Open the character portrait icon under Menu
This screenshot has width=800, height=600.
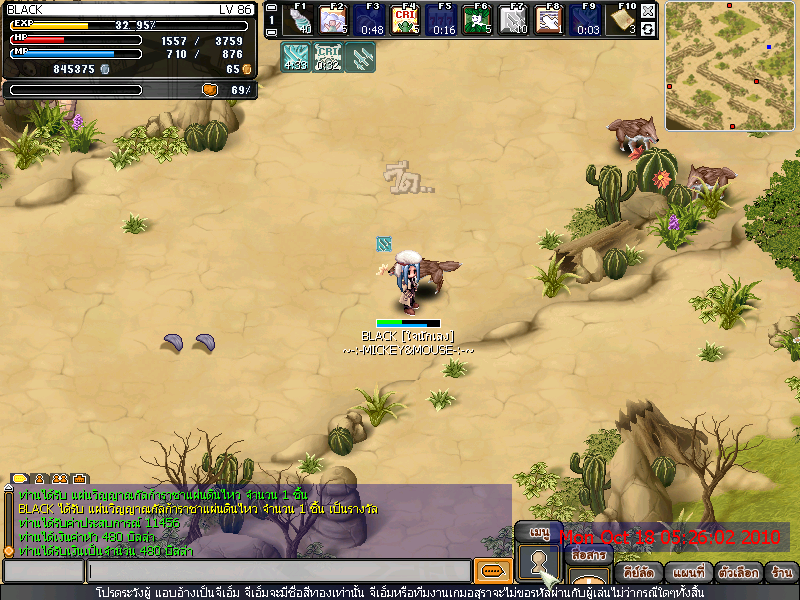point(540,562)
